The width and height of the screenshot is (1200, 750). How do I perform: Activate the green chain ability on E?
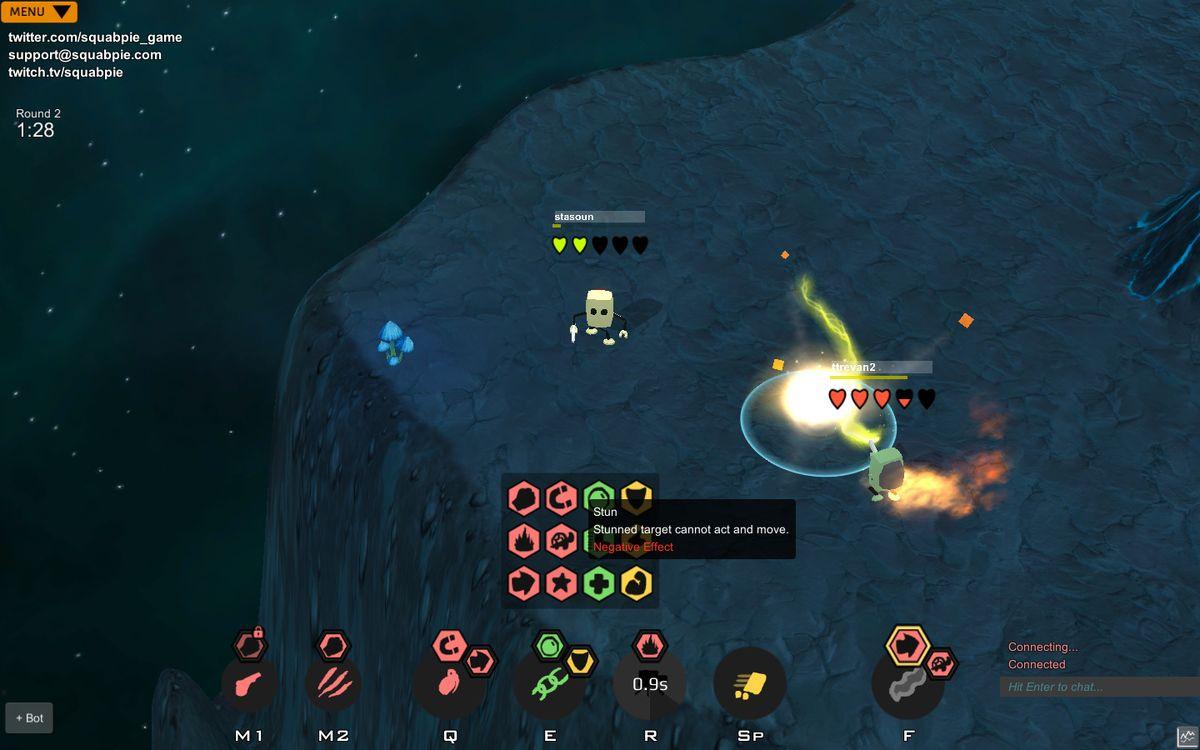click(549, 685)
